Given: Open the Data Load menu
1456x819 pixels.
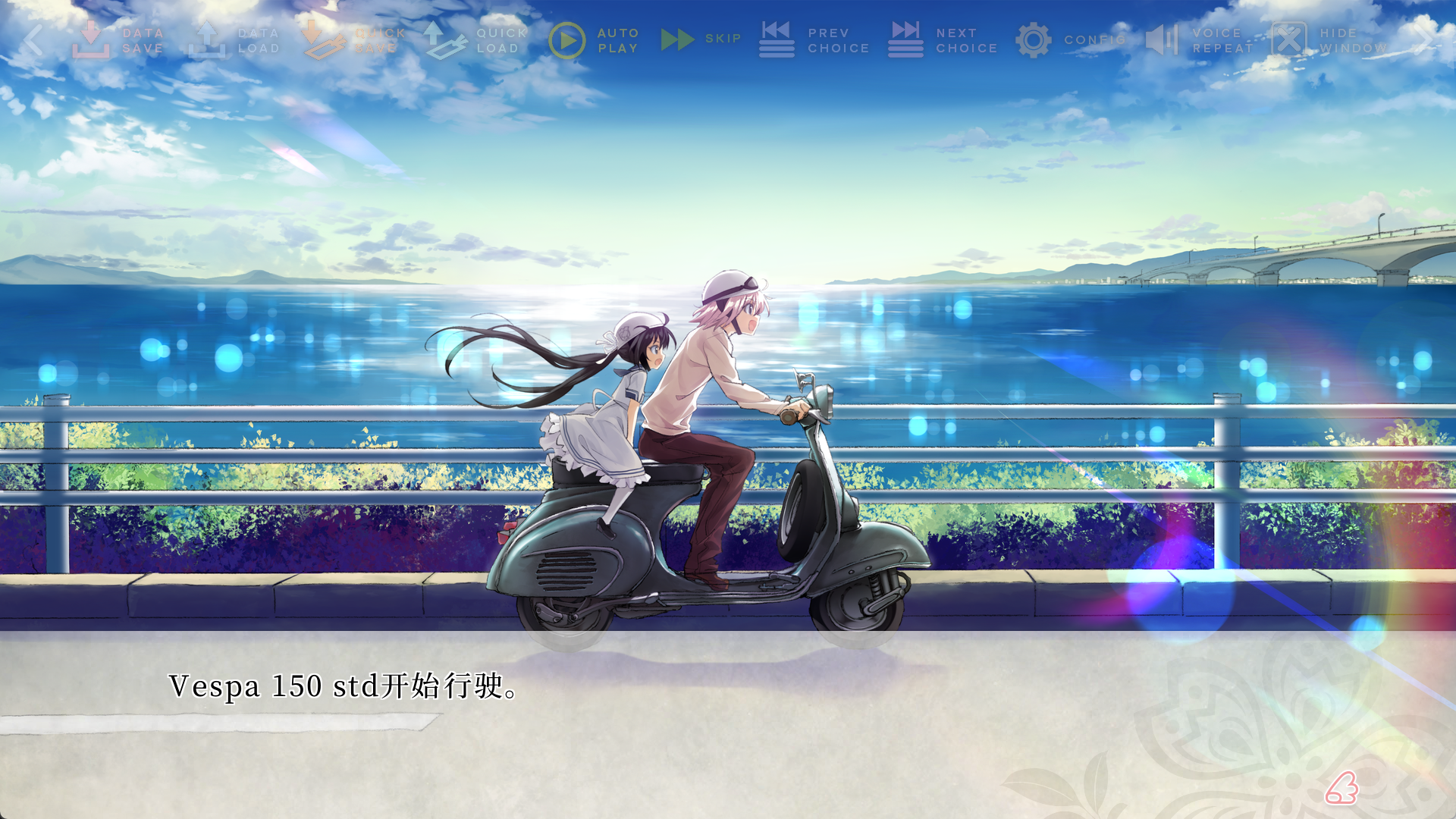Looking at the screenshot, I should click(234, 40).
